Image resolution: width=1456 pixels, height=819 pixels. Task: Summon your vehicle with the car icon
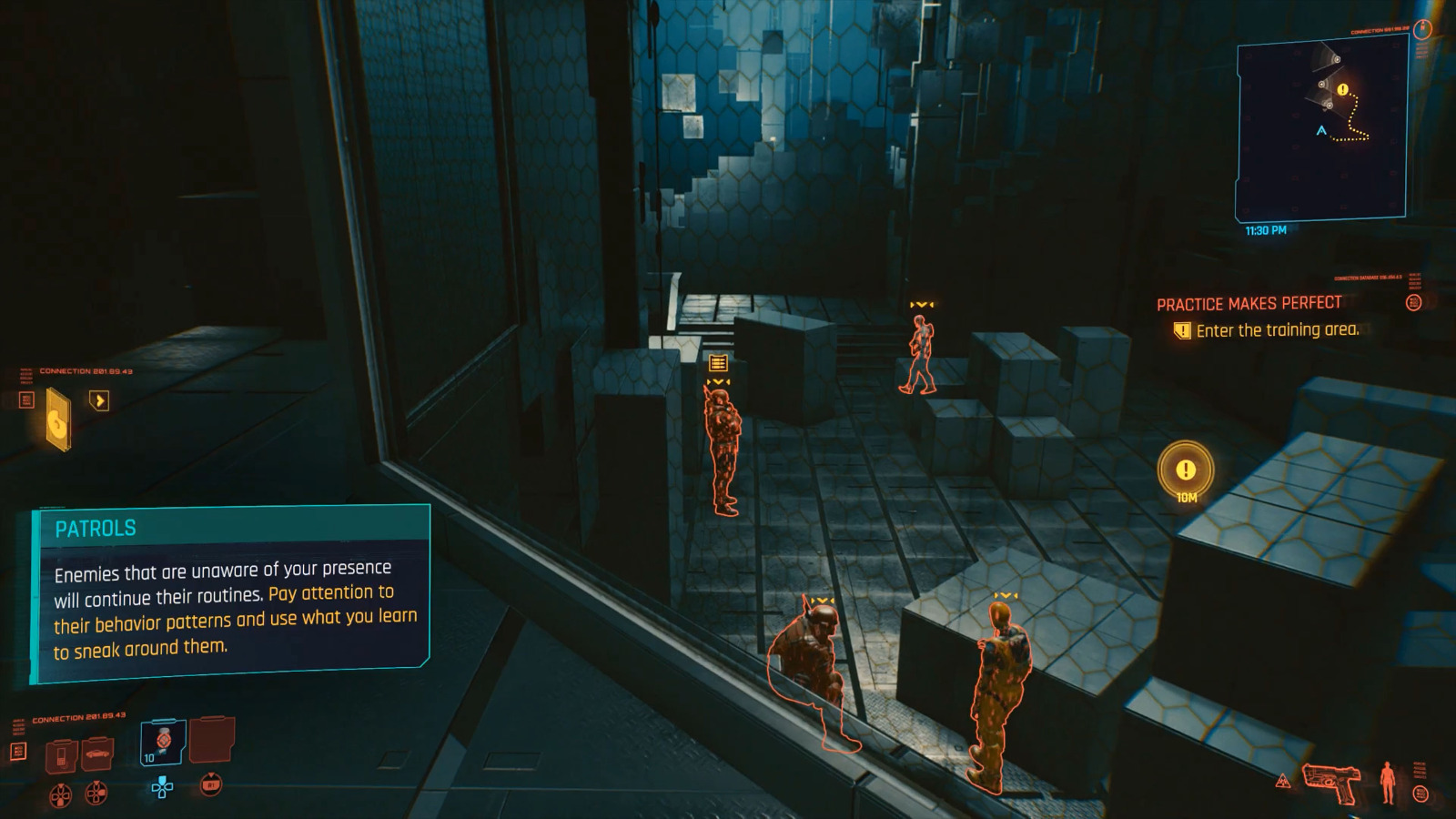98,753
